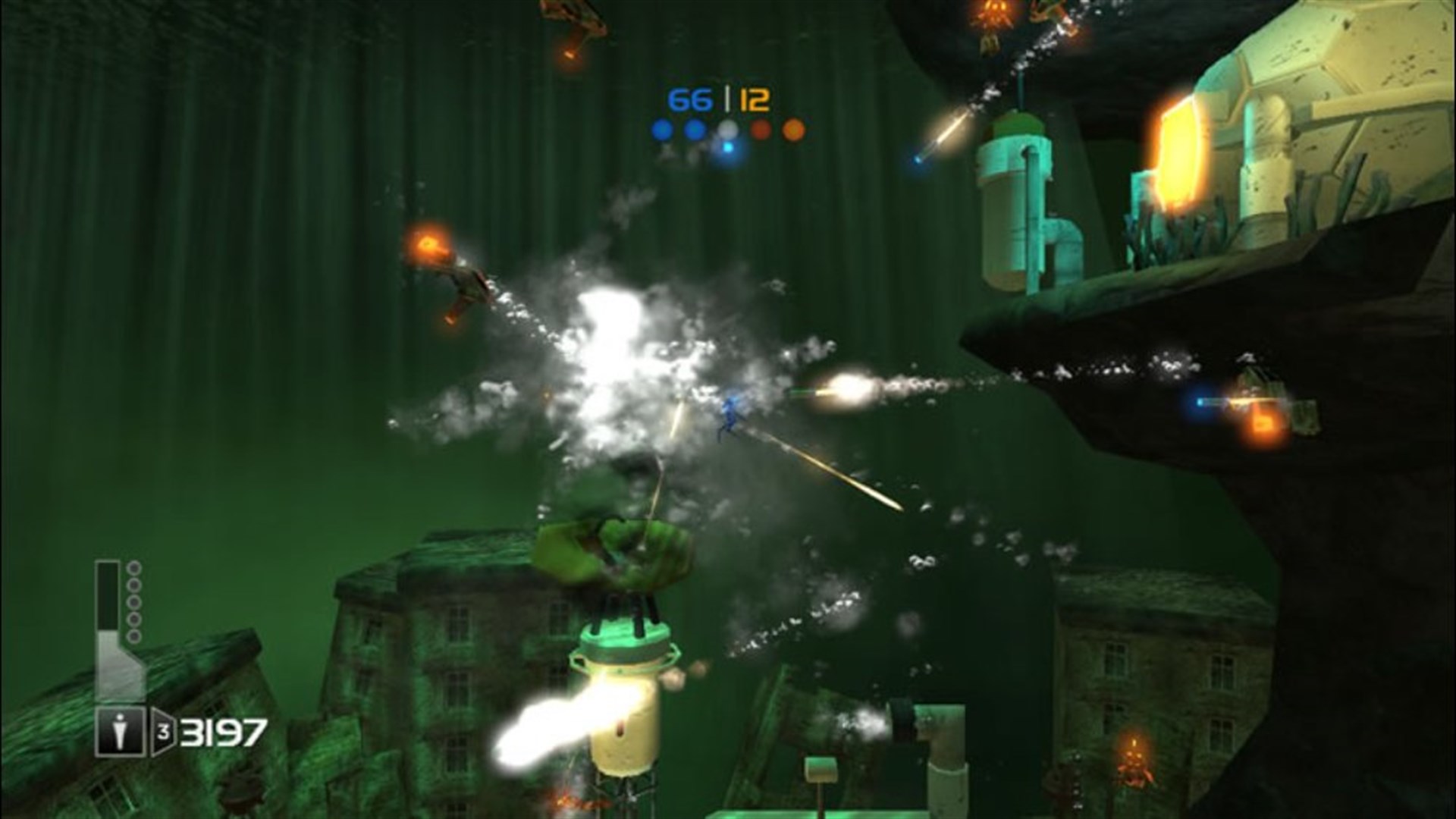Click the survivor silhouette icon beside the score counter

pyautogui.click(x=120, y=730)
